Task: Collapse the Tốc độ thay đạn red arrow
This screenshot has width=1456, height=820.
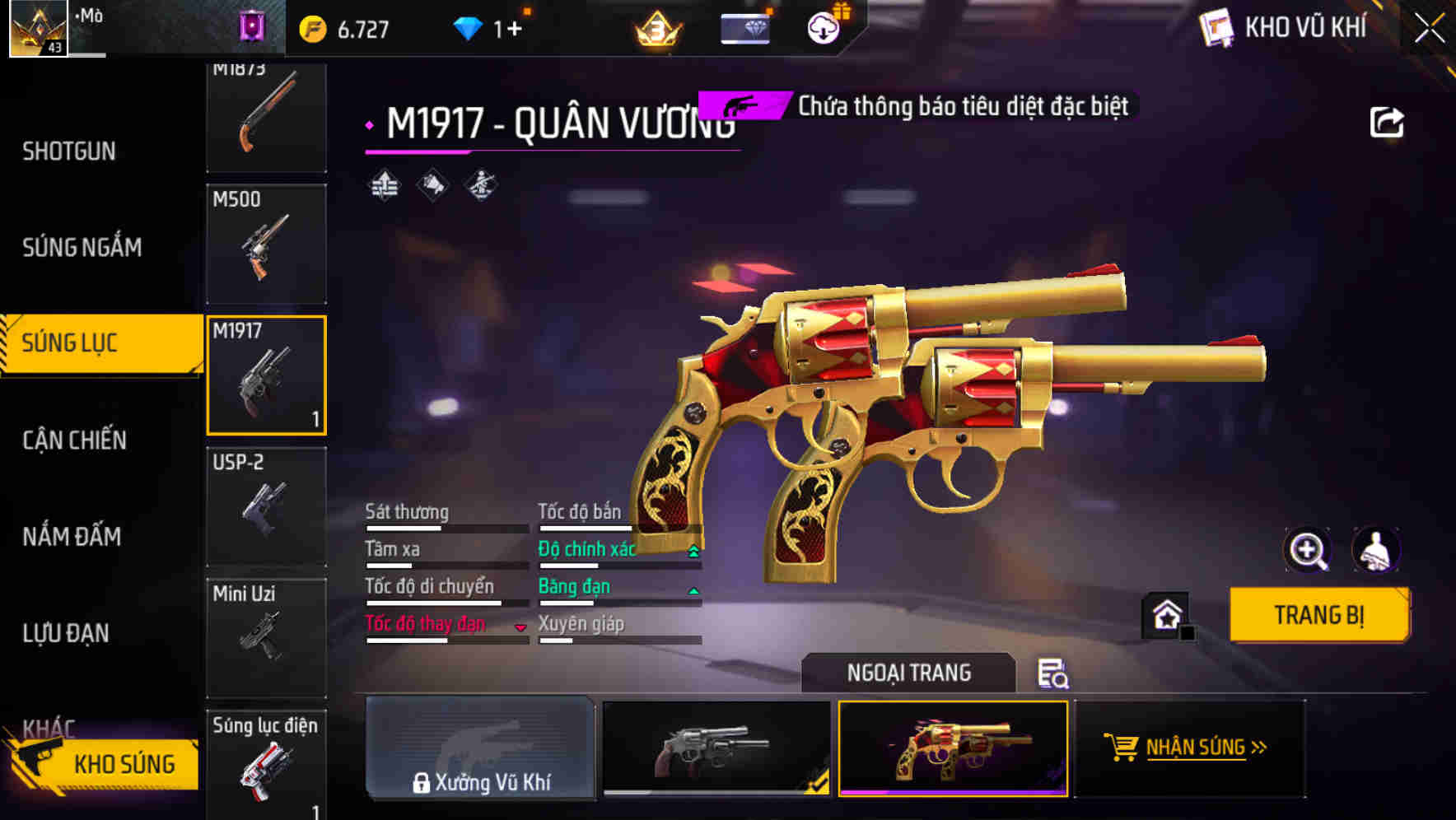Action: coord(520,627)
